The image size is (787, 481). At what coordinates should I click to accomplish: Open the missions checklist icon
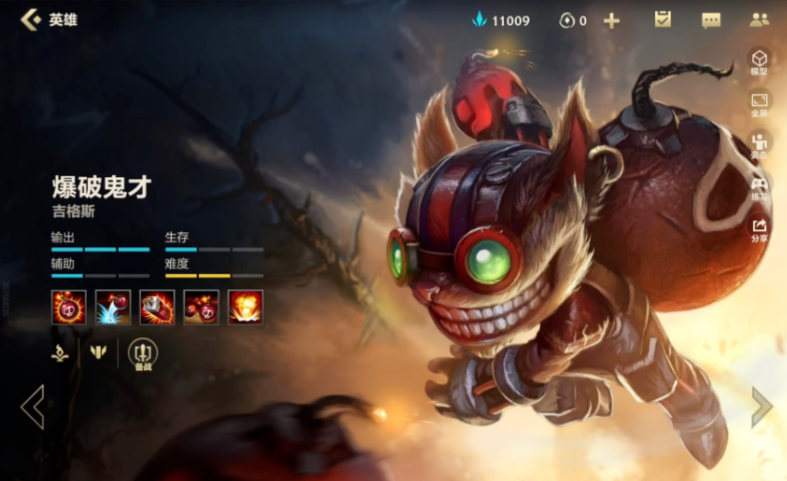[662, 20]
